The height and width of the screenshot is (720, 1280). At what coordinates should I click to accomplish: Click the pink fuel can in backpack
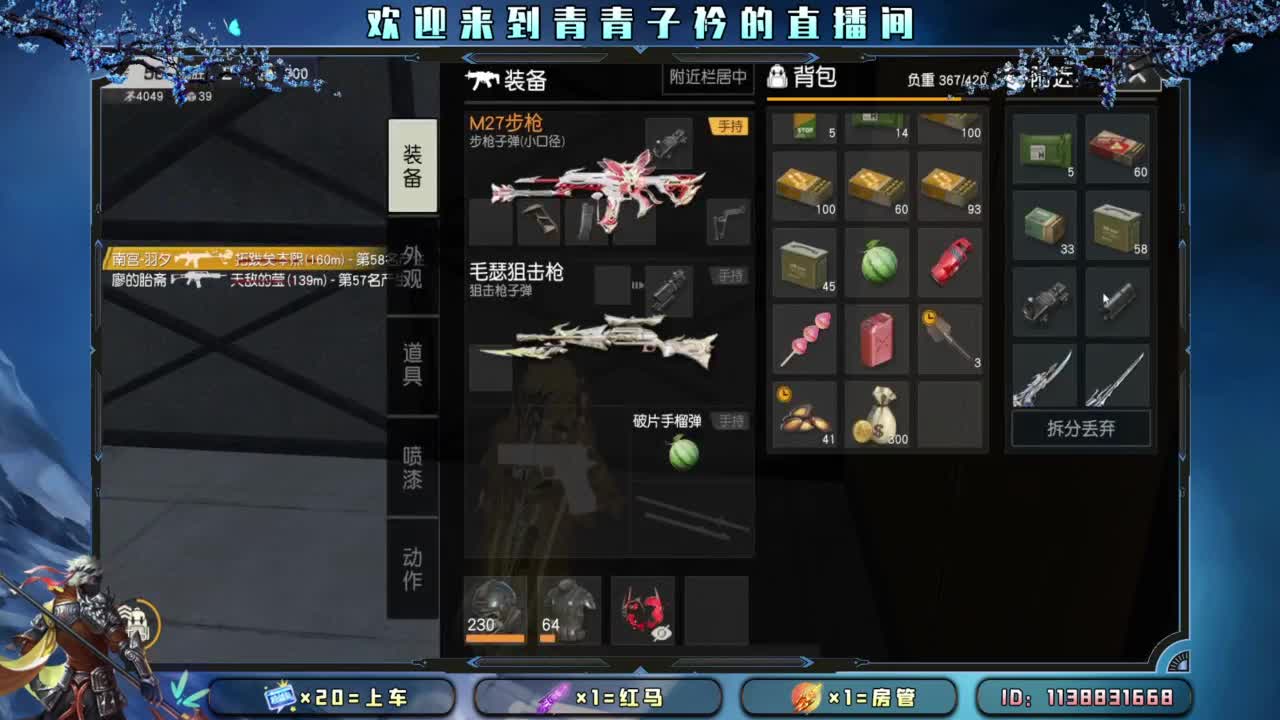[x=877, y=338]
